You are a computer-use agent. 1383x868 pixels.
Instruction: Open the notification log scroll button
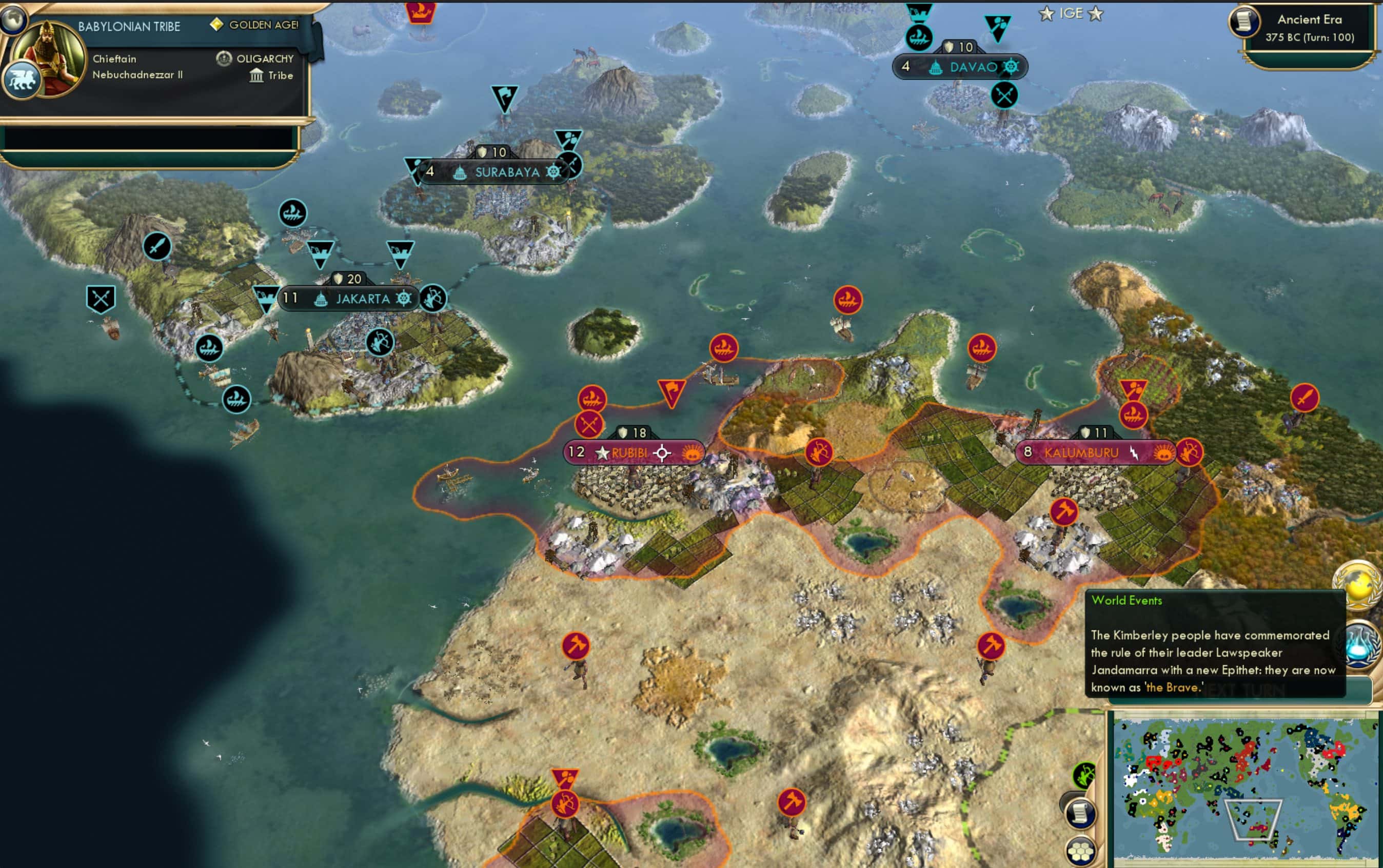point(1080,813)
